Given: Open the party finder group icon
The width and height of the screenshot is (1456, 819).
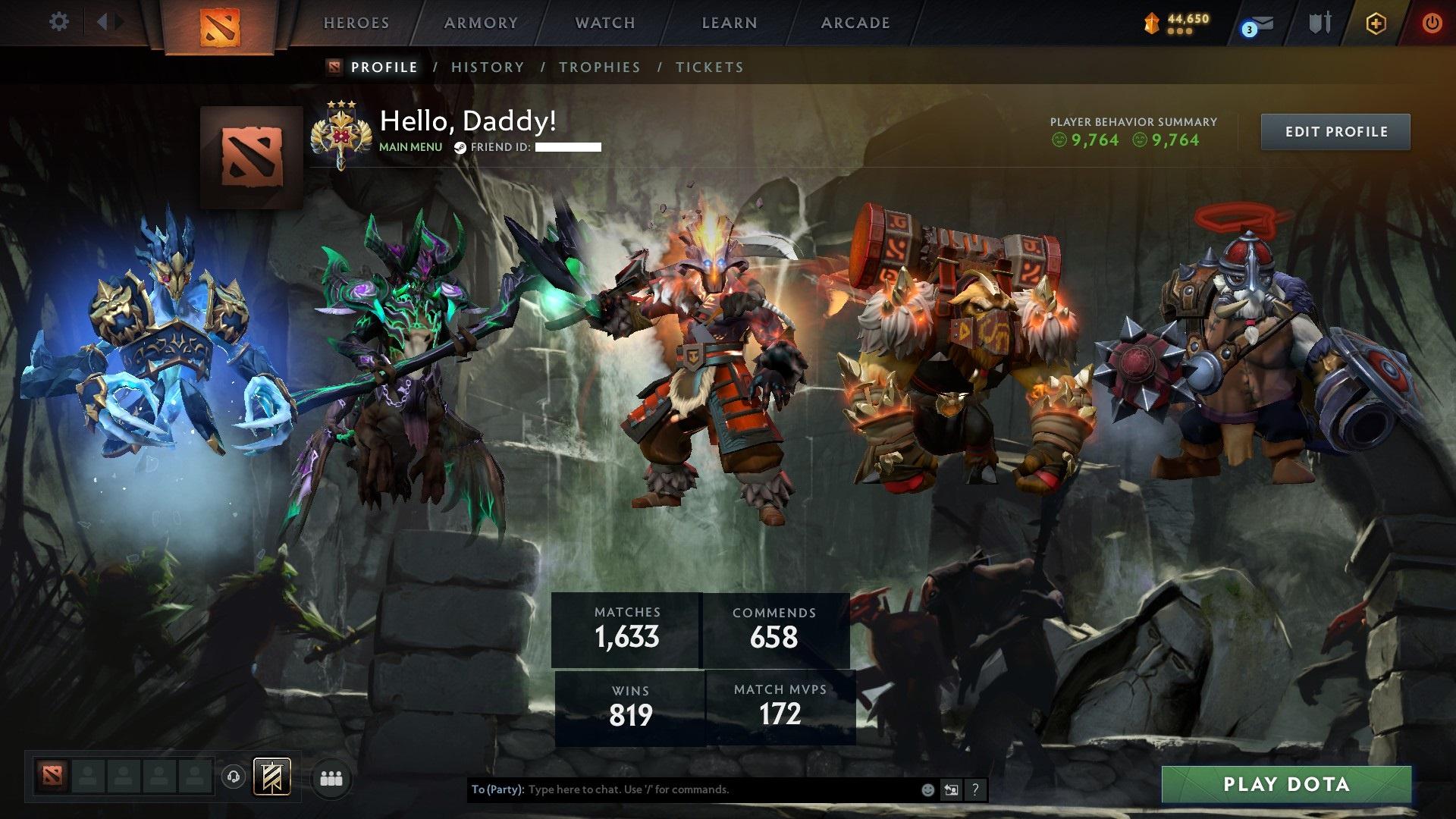Looking at the screenshot, I should click(330, 777).
